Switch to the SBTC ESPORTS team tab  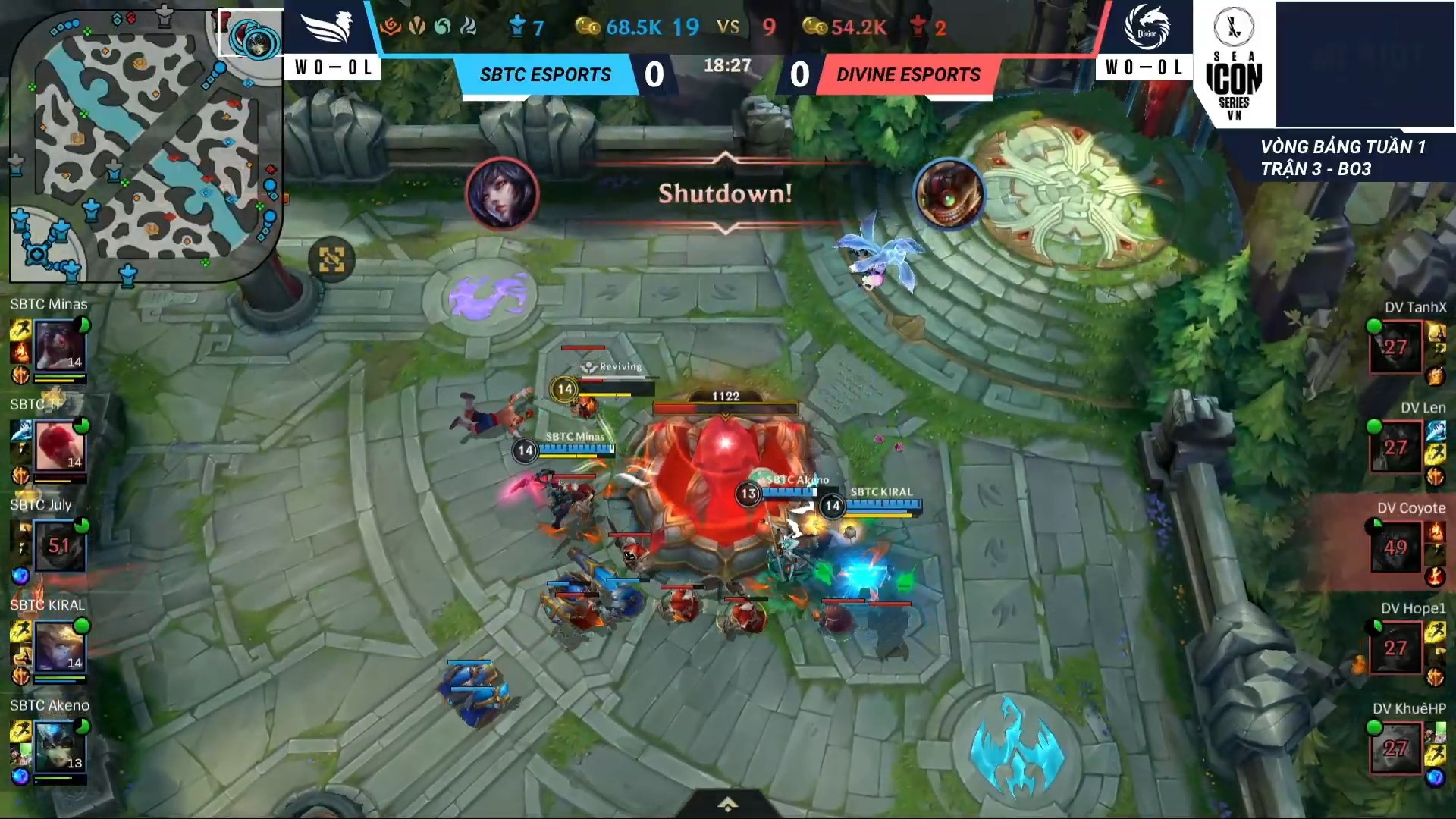coord(544,74)
